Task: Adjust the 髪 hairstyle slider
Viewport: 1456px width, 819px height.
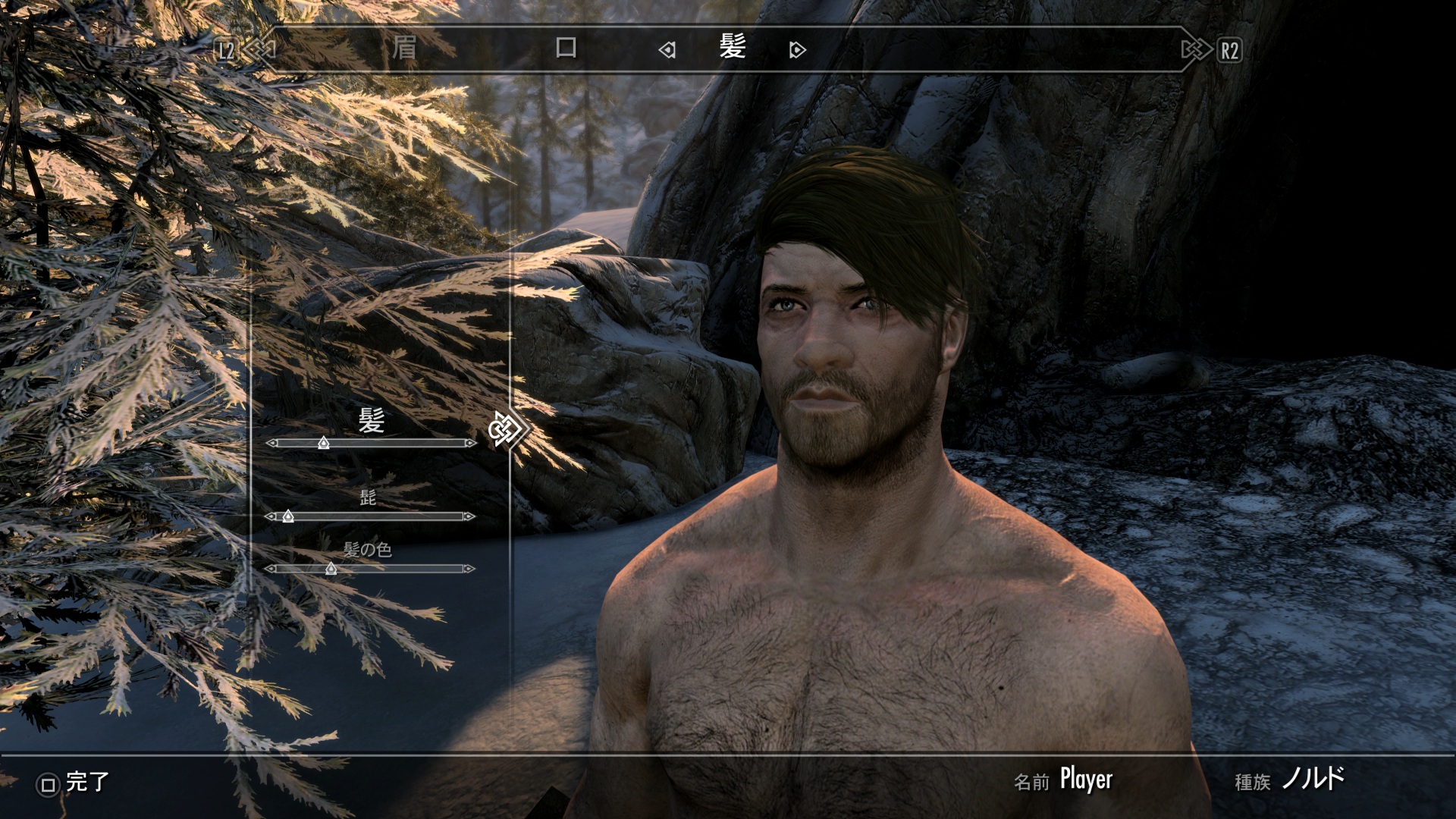Action: coord(324,443)
